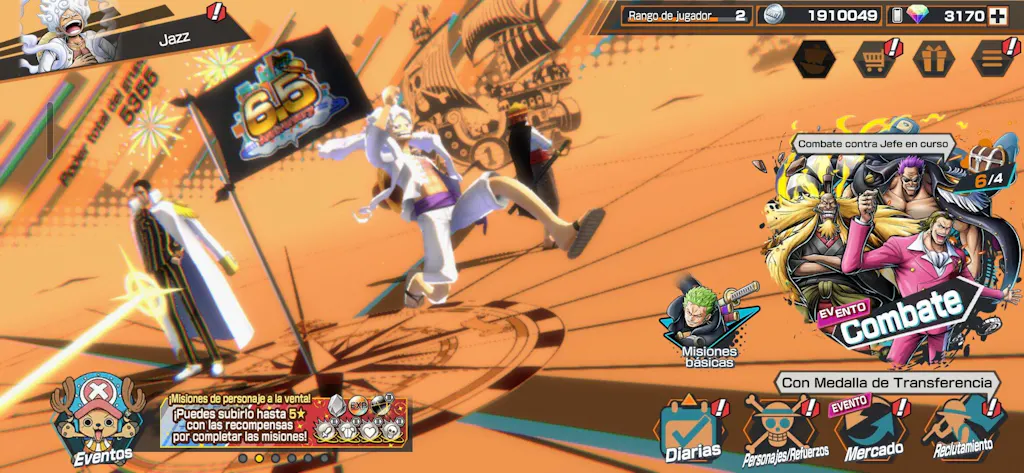The image size is (1024, 473).
Task: Open the hamburger main menu
Action: (x=993, y=59)
